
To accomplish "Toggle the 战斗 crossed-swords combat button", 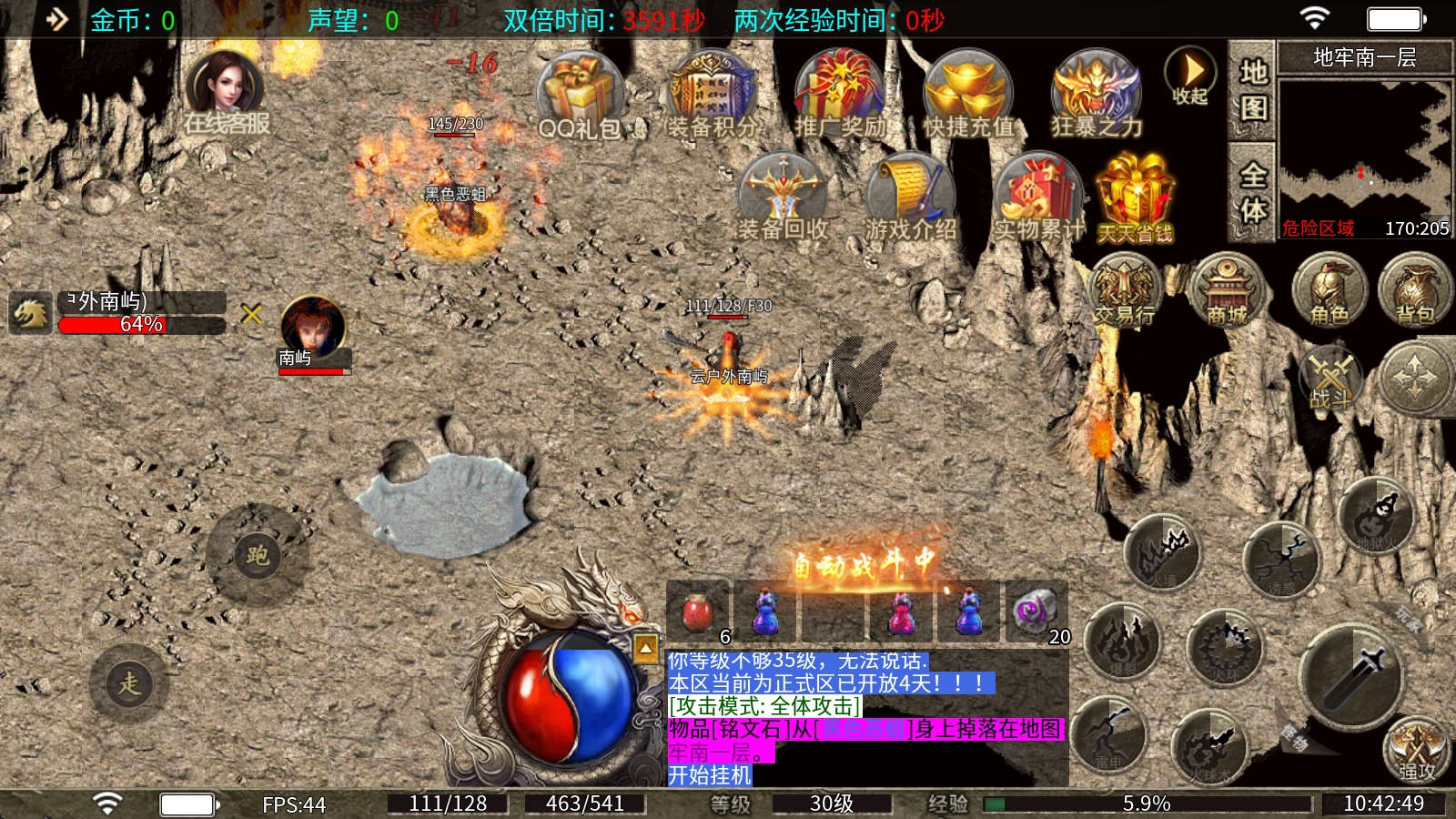I will coord(1330,378).
